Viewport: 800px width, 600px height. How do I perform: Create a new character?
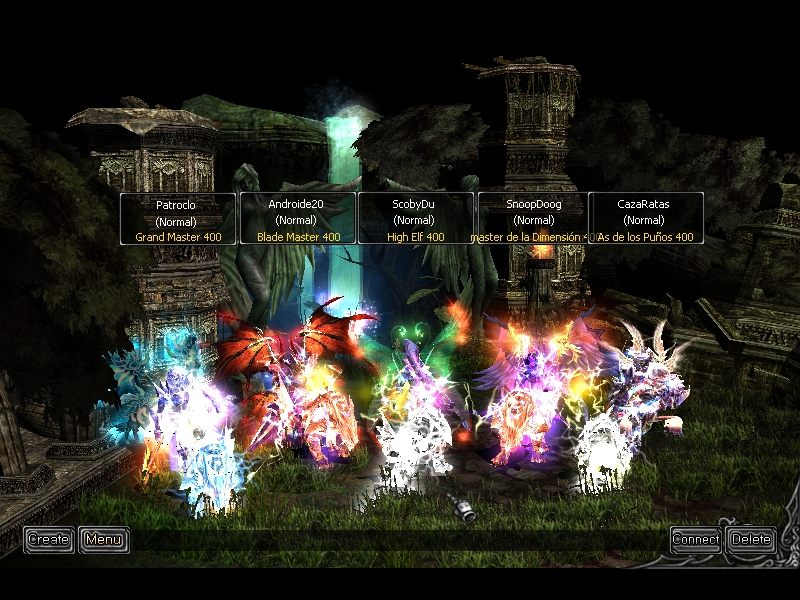(x=48, y=539)
